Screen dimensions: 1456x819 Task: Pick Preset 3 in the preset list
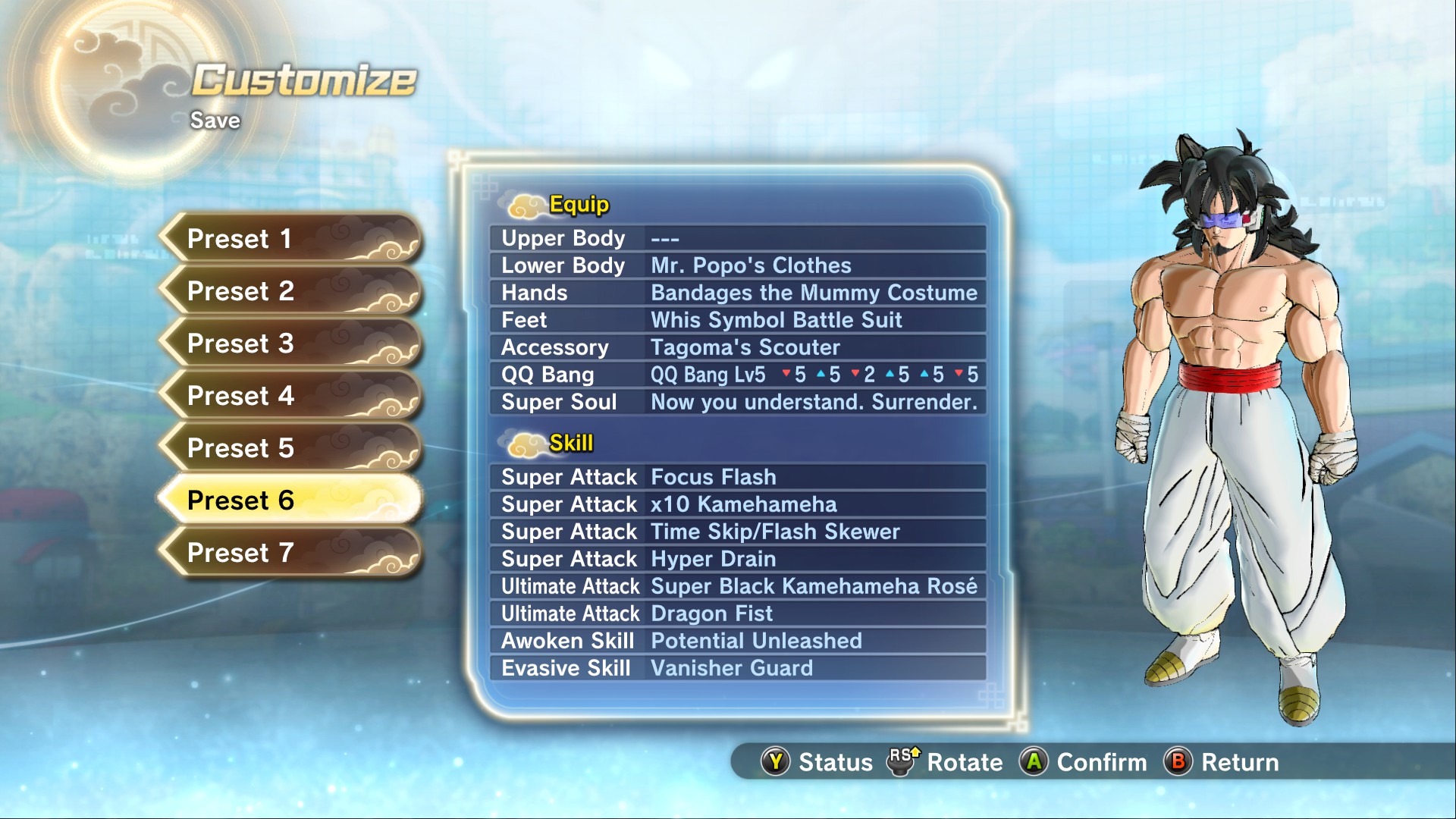pos(290,344)
